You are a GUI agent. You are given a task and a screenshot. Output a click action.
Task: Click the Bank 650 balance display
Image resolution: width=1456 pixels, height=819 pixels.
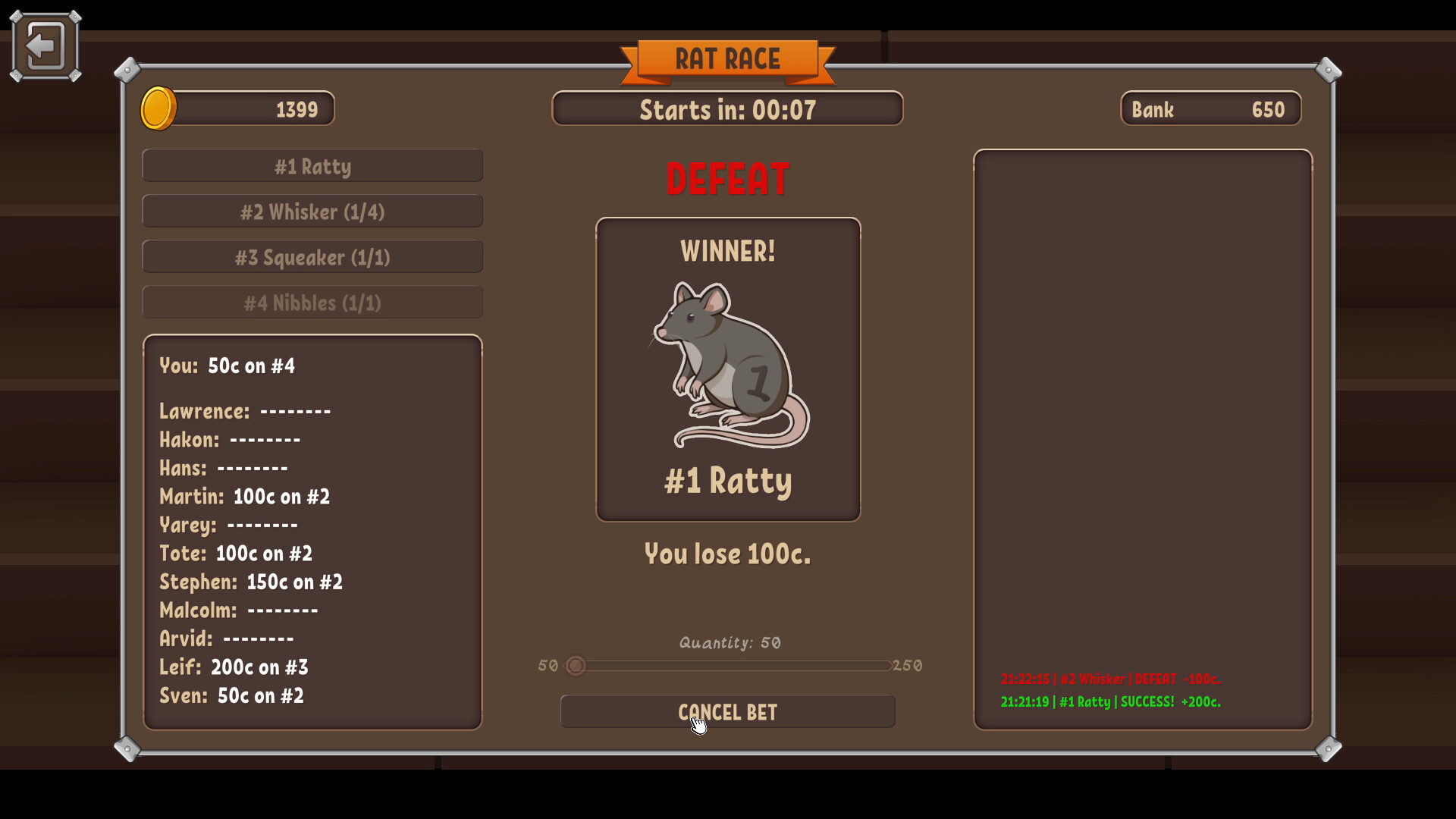tap(1209, 108)
